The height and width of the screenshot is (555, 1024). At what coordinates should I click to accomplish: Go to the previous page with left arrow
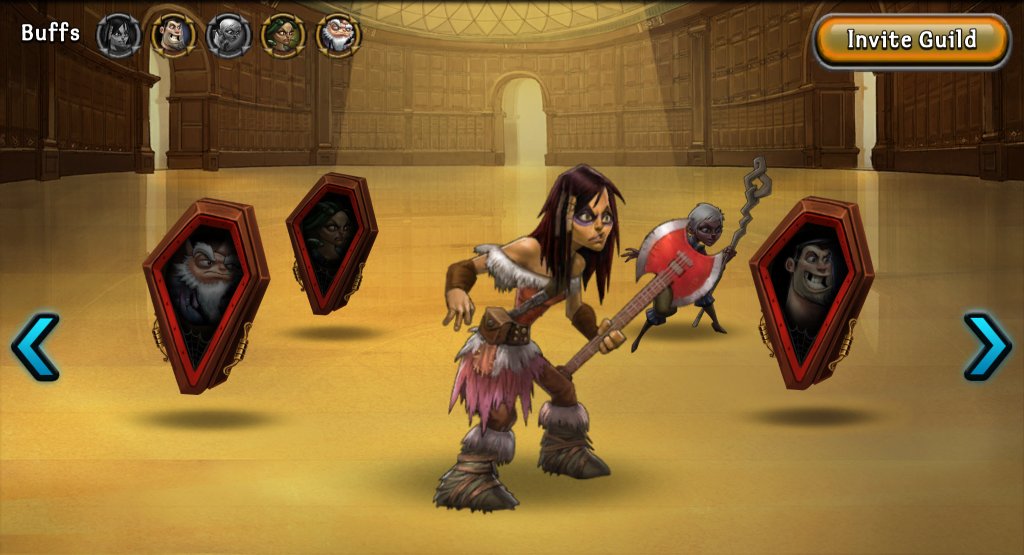click(35, 346)
